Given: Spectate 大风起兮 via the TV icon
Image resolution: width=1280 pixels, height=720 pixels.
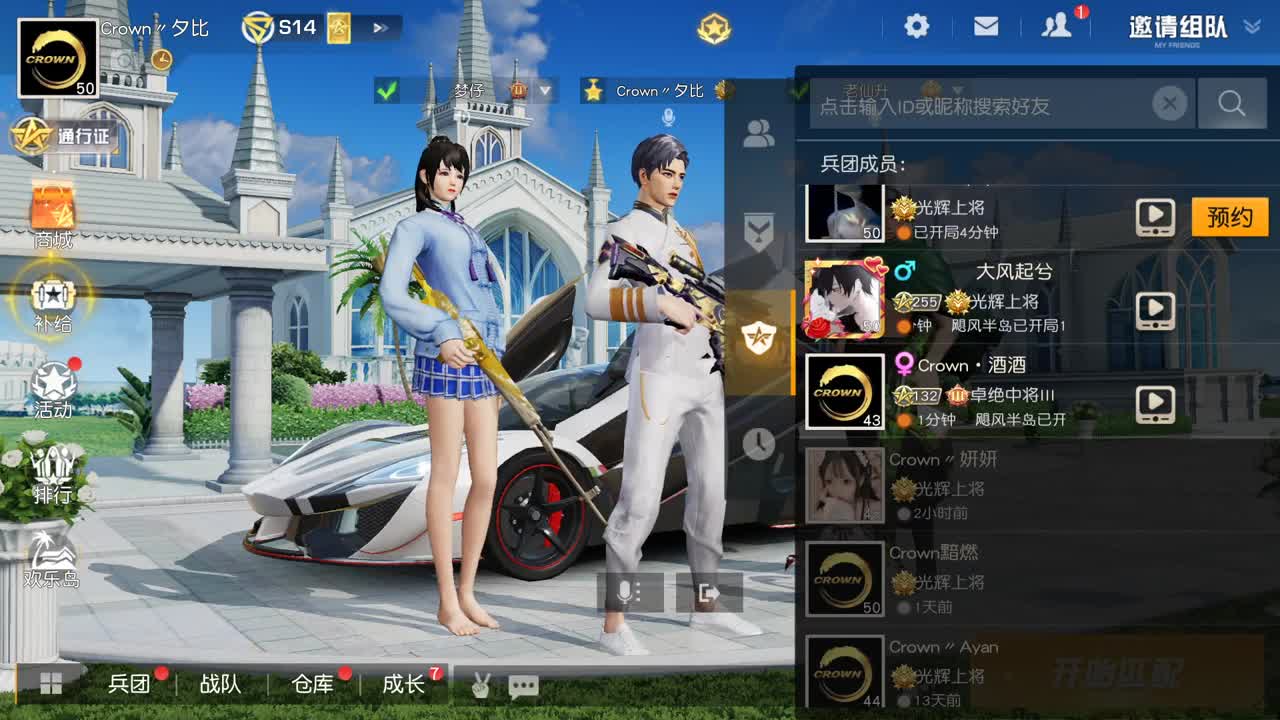Looking at the screenshot, I should click(1156, 308).
